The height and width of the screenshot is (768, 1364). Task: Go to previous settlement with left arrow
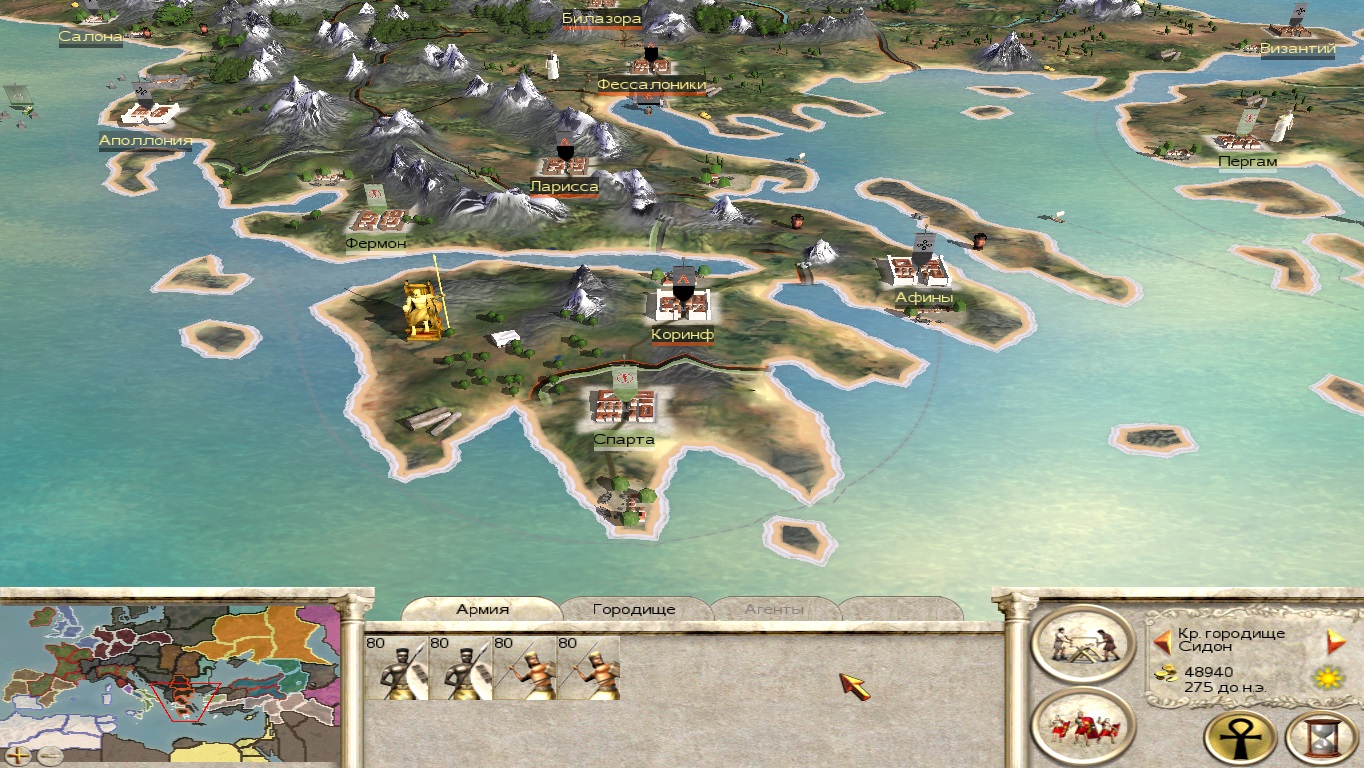[x=1163, y=641]
